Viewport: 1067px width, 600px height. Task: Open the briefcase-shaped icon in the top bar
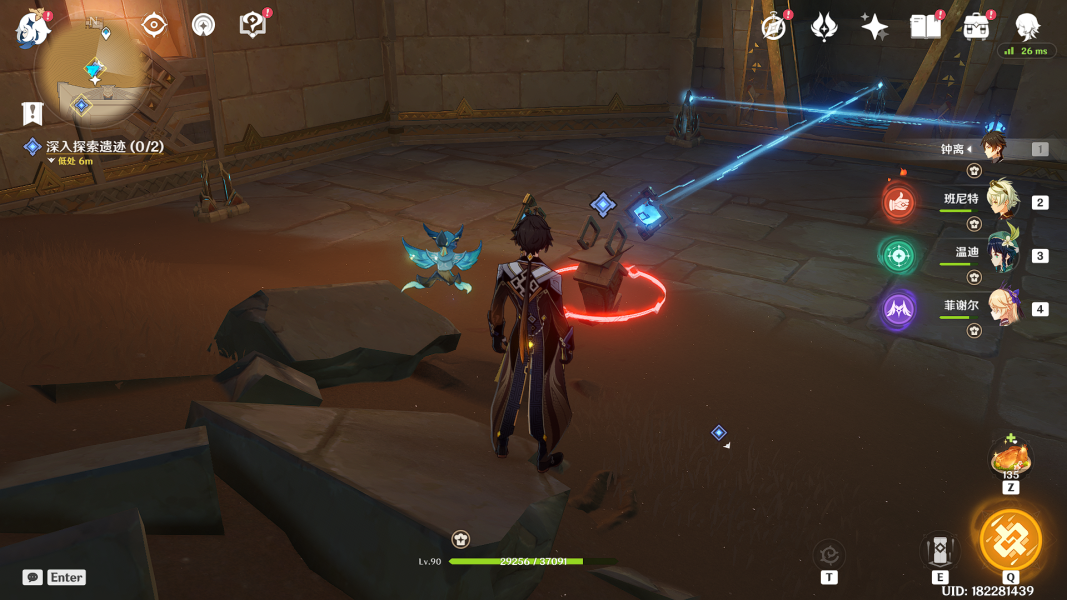[977, 27]
